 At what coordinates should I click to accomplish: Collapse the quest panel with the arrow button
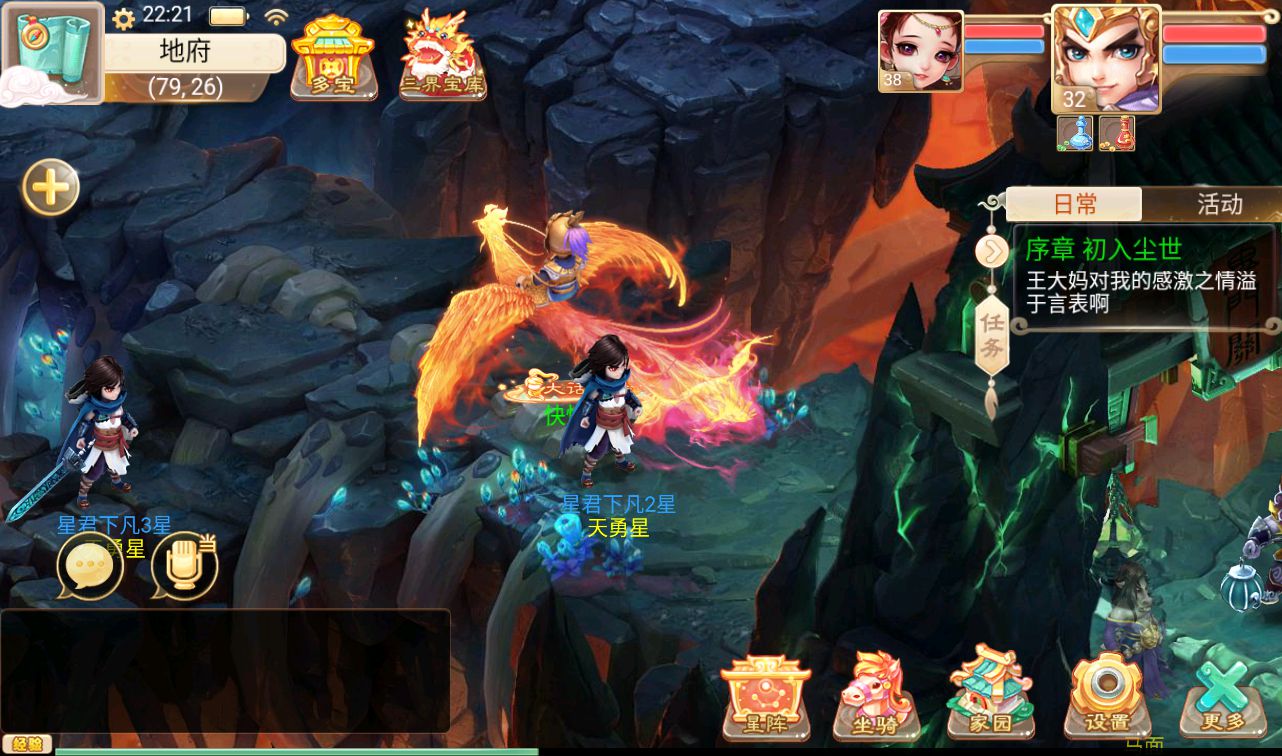click(991, 250)
